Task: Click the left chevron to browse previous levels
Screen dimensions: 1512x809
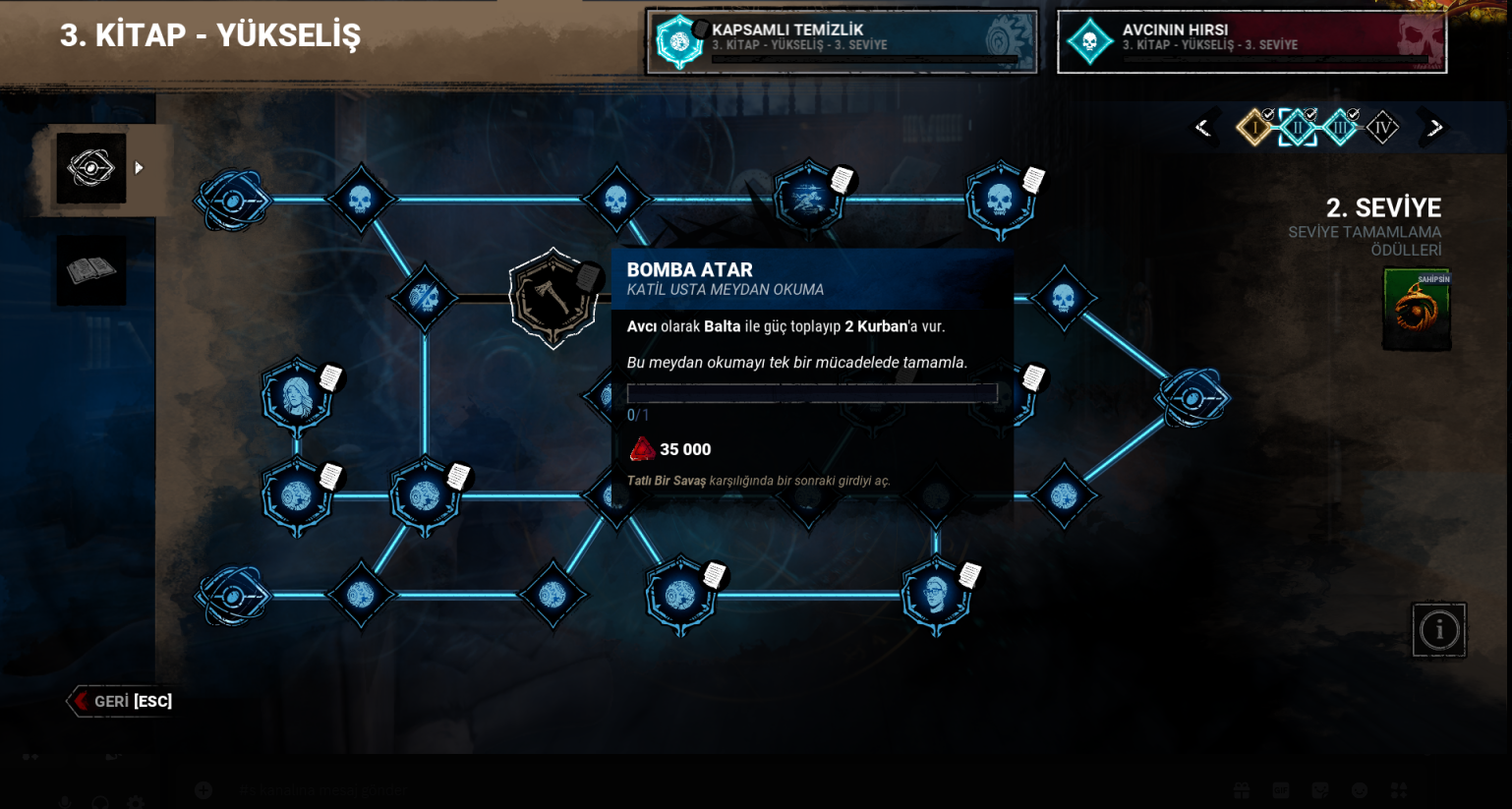Action: [x=1202, y=127]
